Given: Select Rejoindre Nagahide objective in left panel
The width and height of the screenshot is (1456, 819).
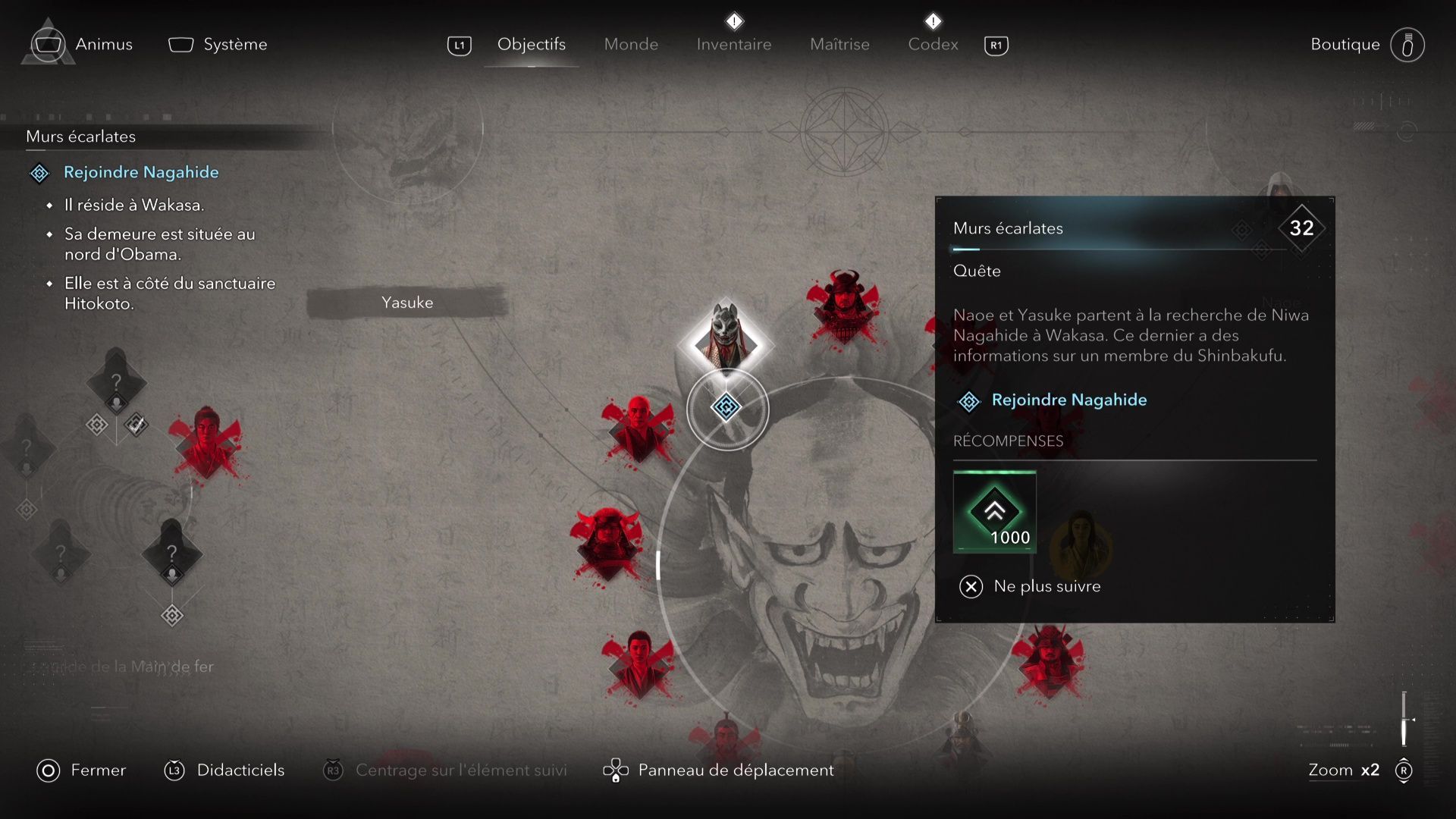Looking at the screenshot, I should (x=141, y=173).
